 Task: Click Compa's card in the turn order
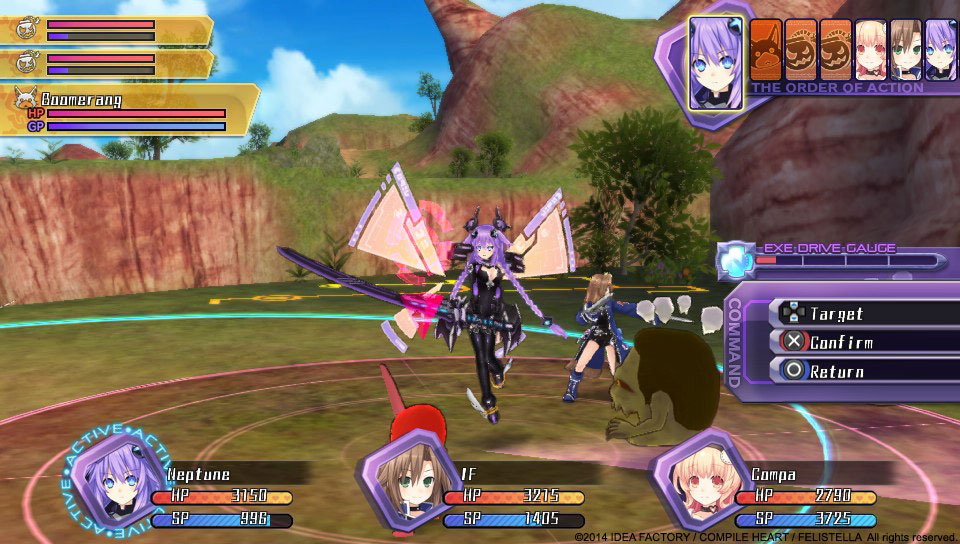870,48
